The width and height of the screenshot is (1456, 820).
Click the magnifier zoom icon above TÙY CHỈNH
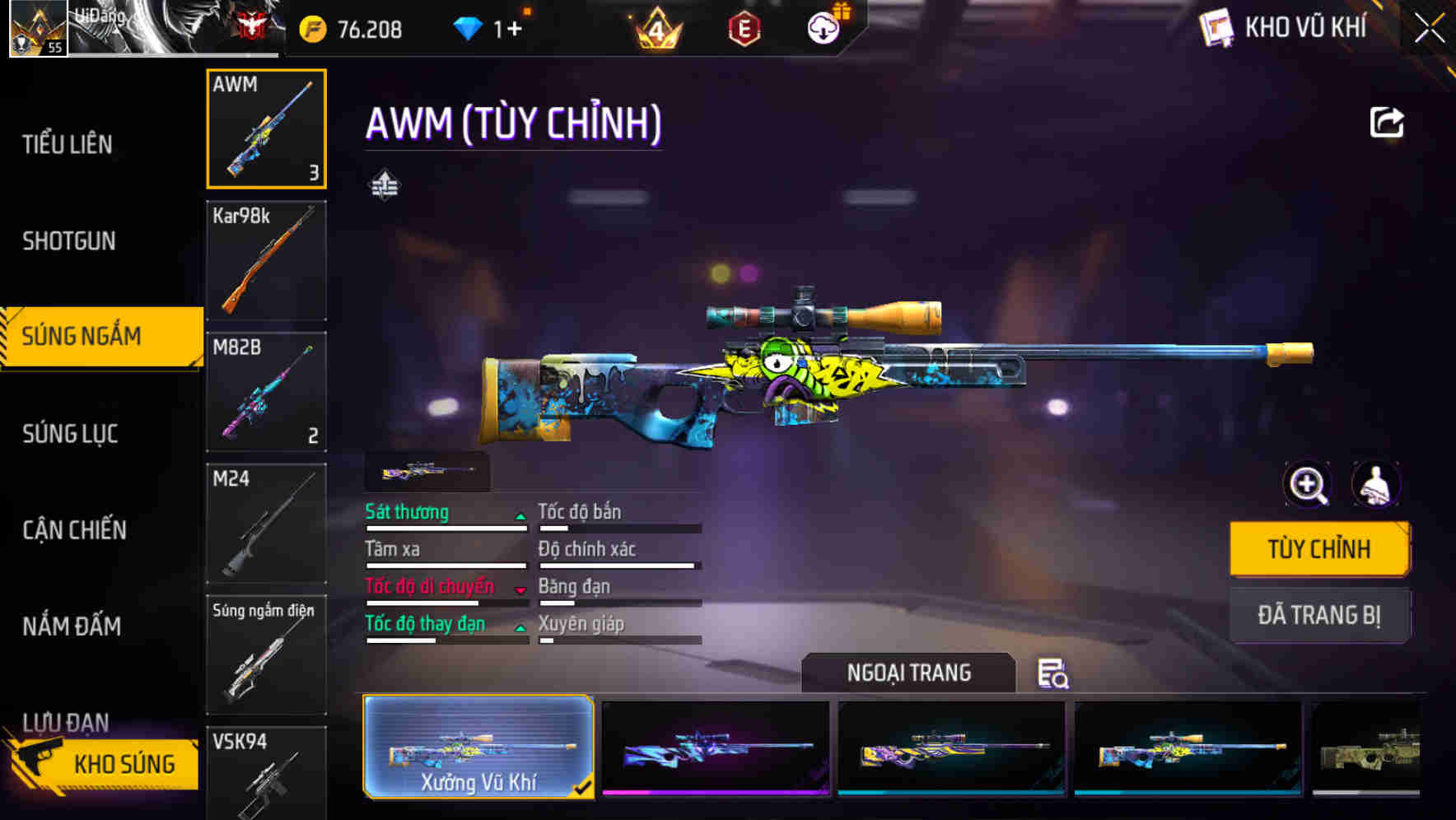pyautogui.click(x=1308, y=485)
